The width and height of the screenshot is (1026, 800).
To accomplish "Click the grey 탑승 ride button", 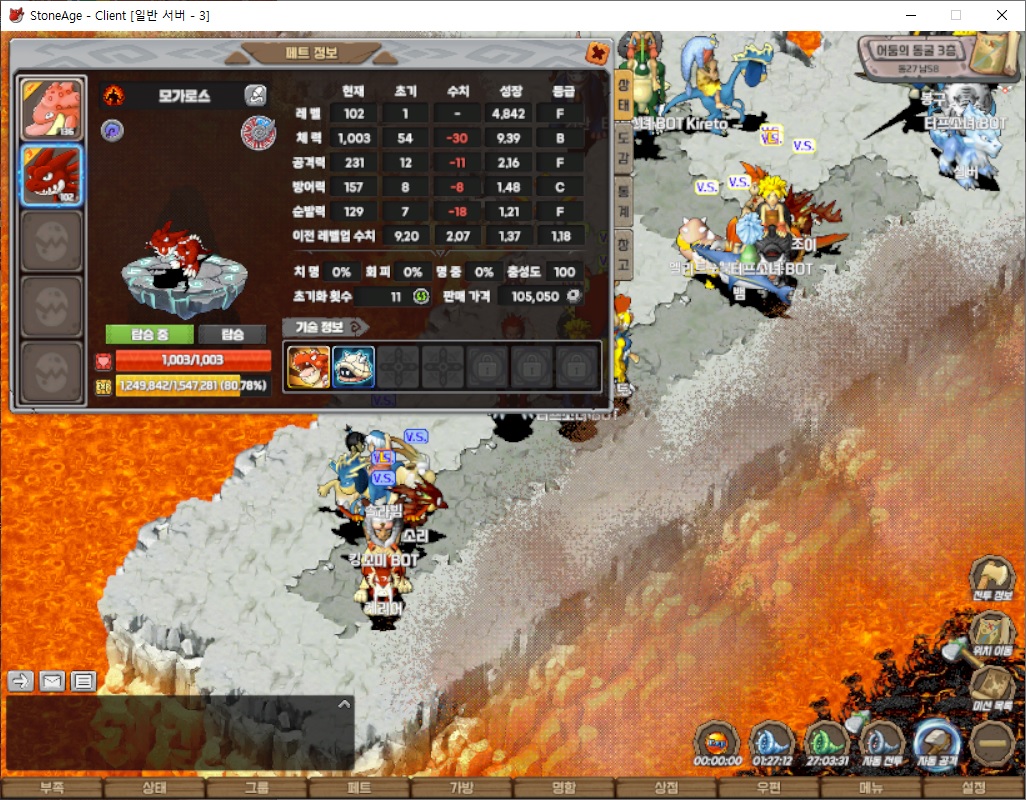I will coord(231,334).
